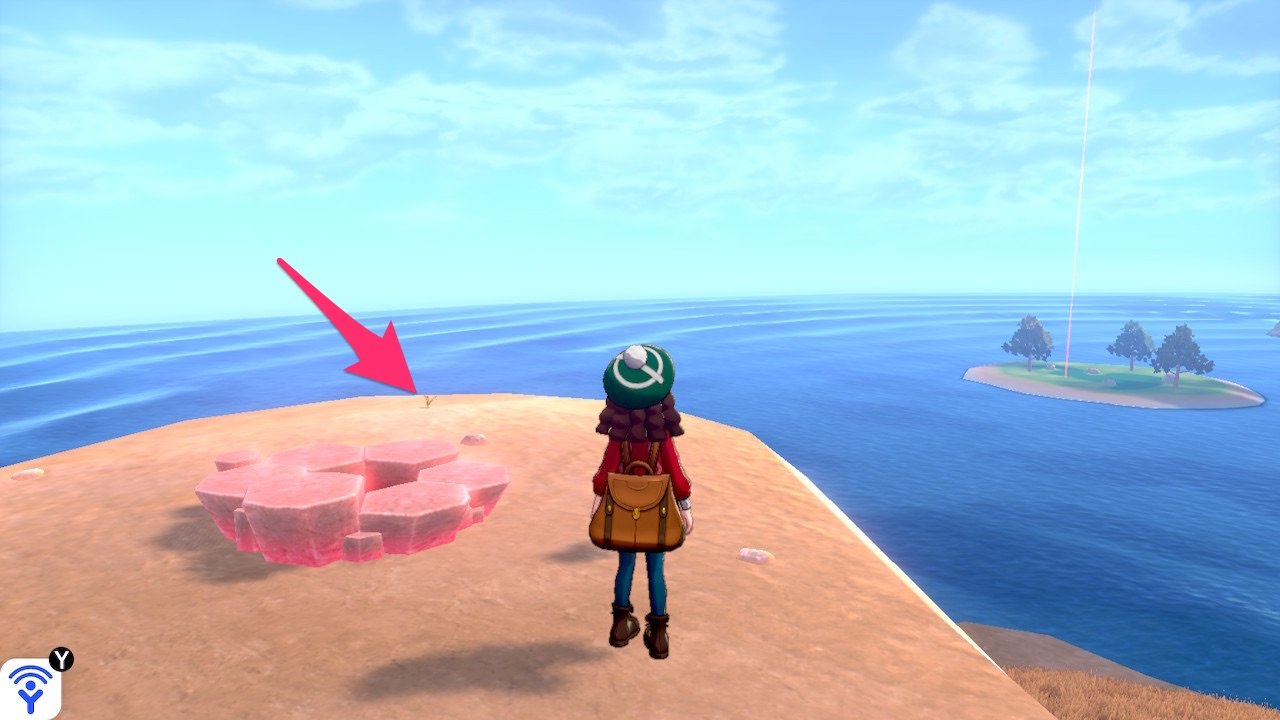Open the Y-Comm wireless icon
The width and height of the screenshot is (1280, 720).
click(30, 689)
